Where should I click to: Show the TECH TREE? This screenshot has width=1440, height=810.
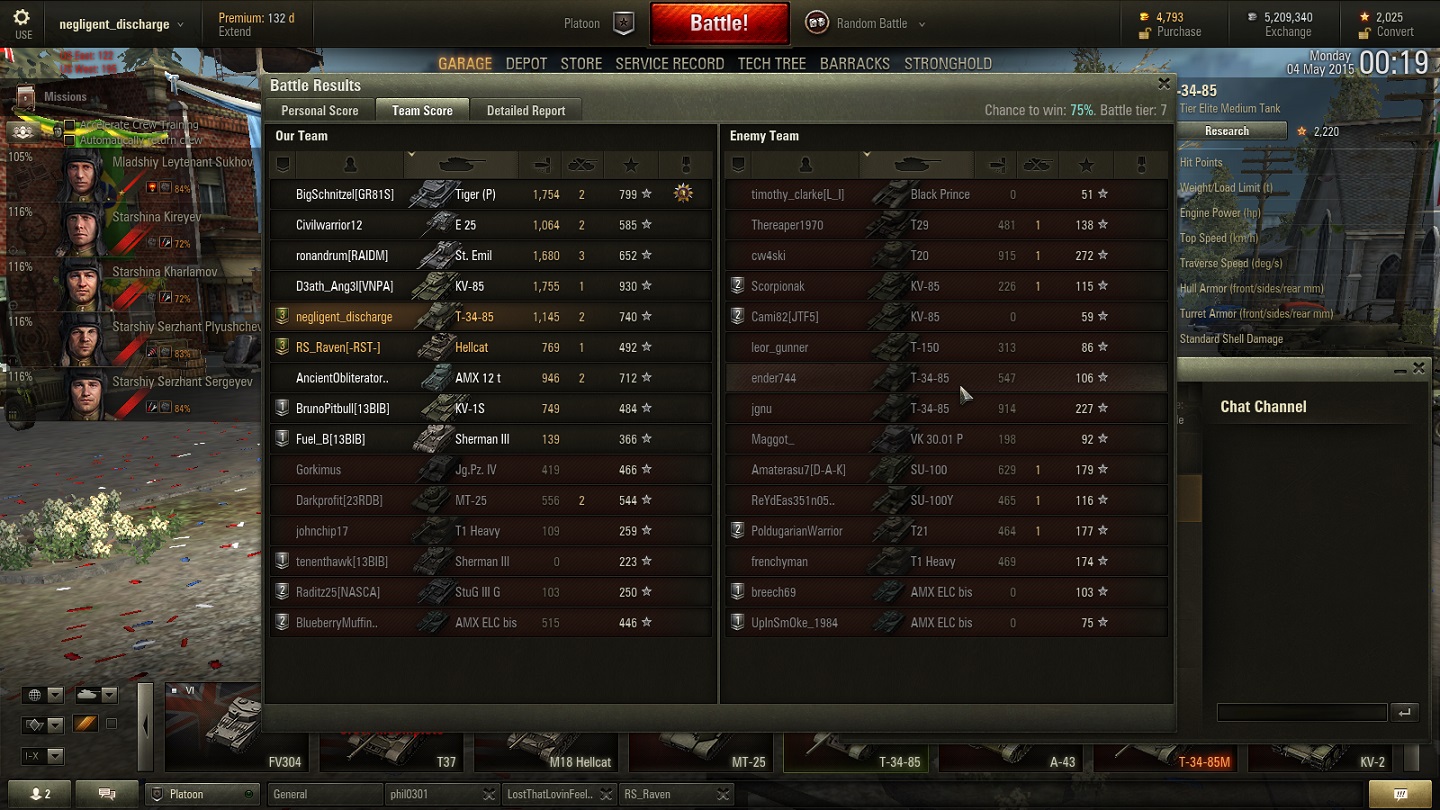coord(771,63)
